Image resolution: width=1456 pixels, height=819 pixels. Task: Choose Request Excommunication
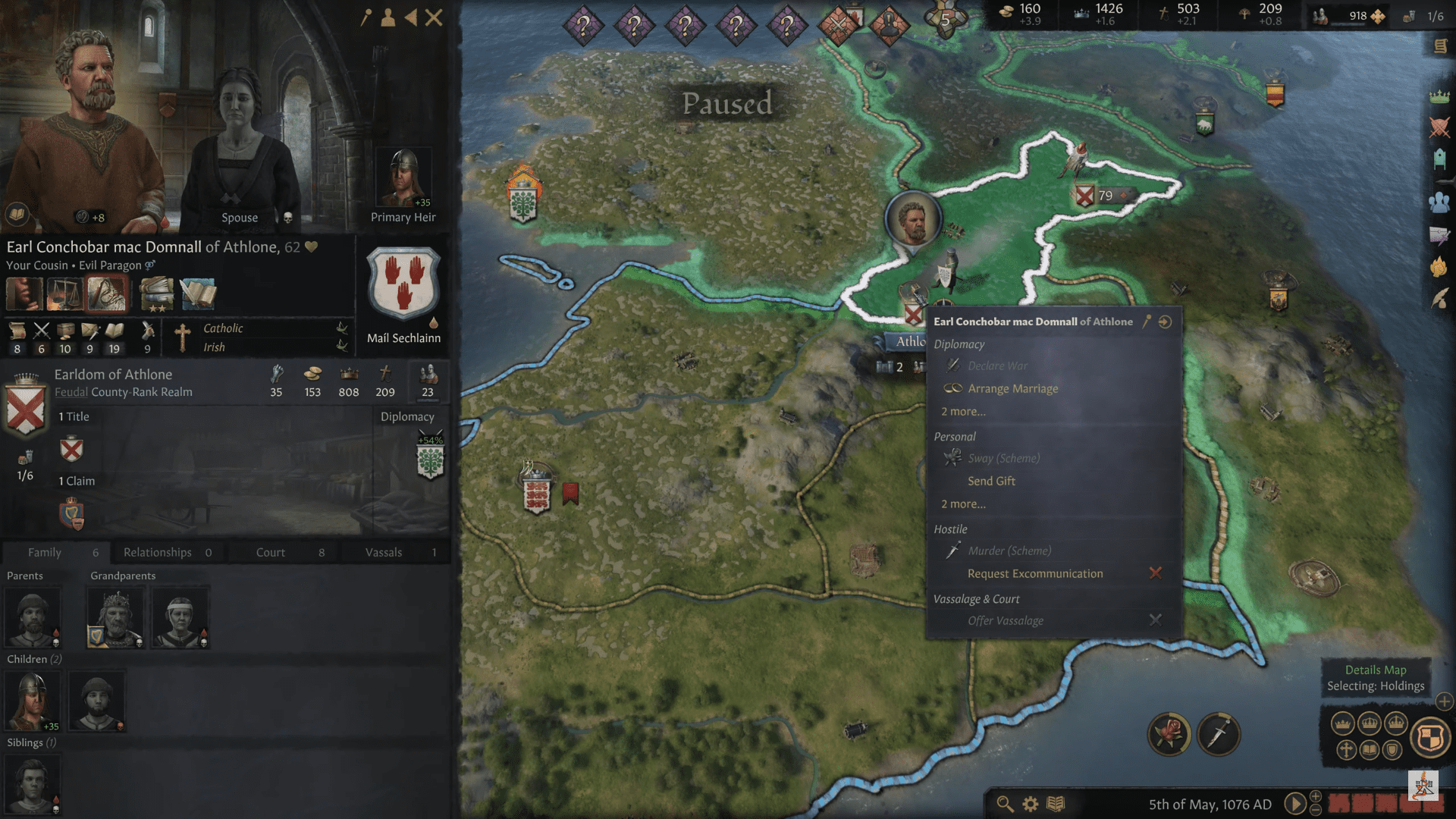1035,573
